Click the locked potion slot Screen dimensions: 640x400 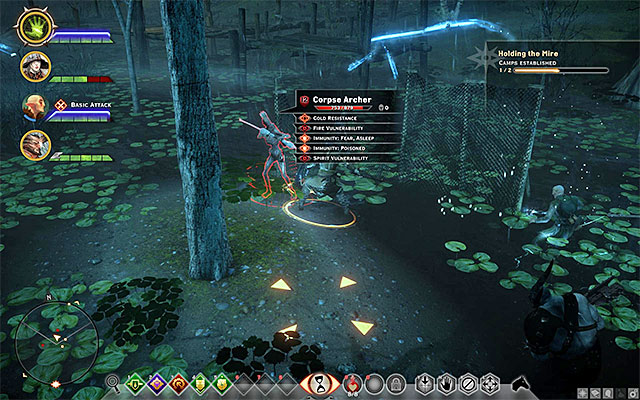396,383
